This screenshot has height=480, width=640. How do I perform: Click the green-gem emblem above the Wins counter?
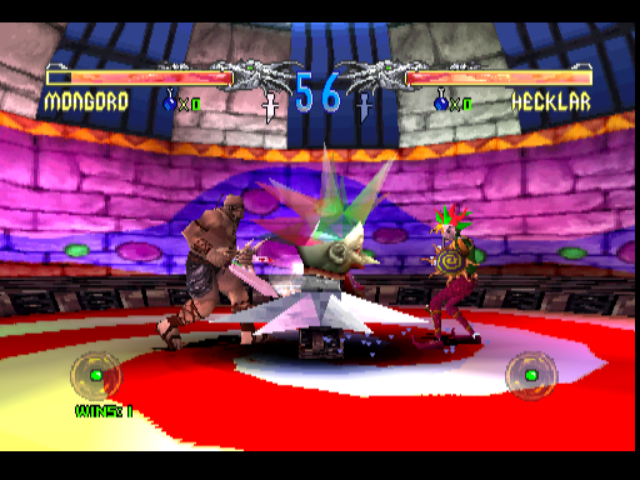tap(96, 375)
